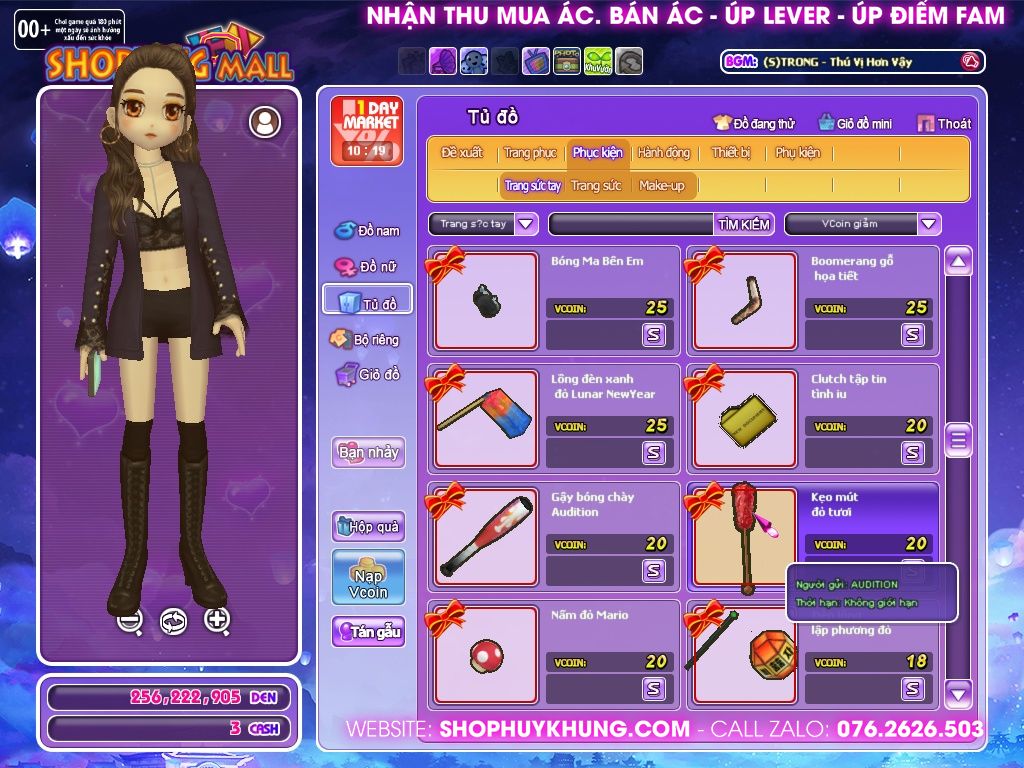Open the 1 Day Market banner
The image size is (1024, 768).
pos(366,131)
